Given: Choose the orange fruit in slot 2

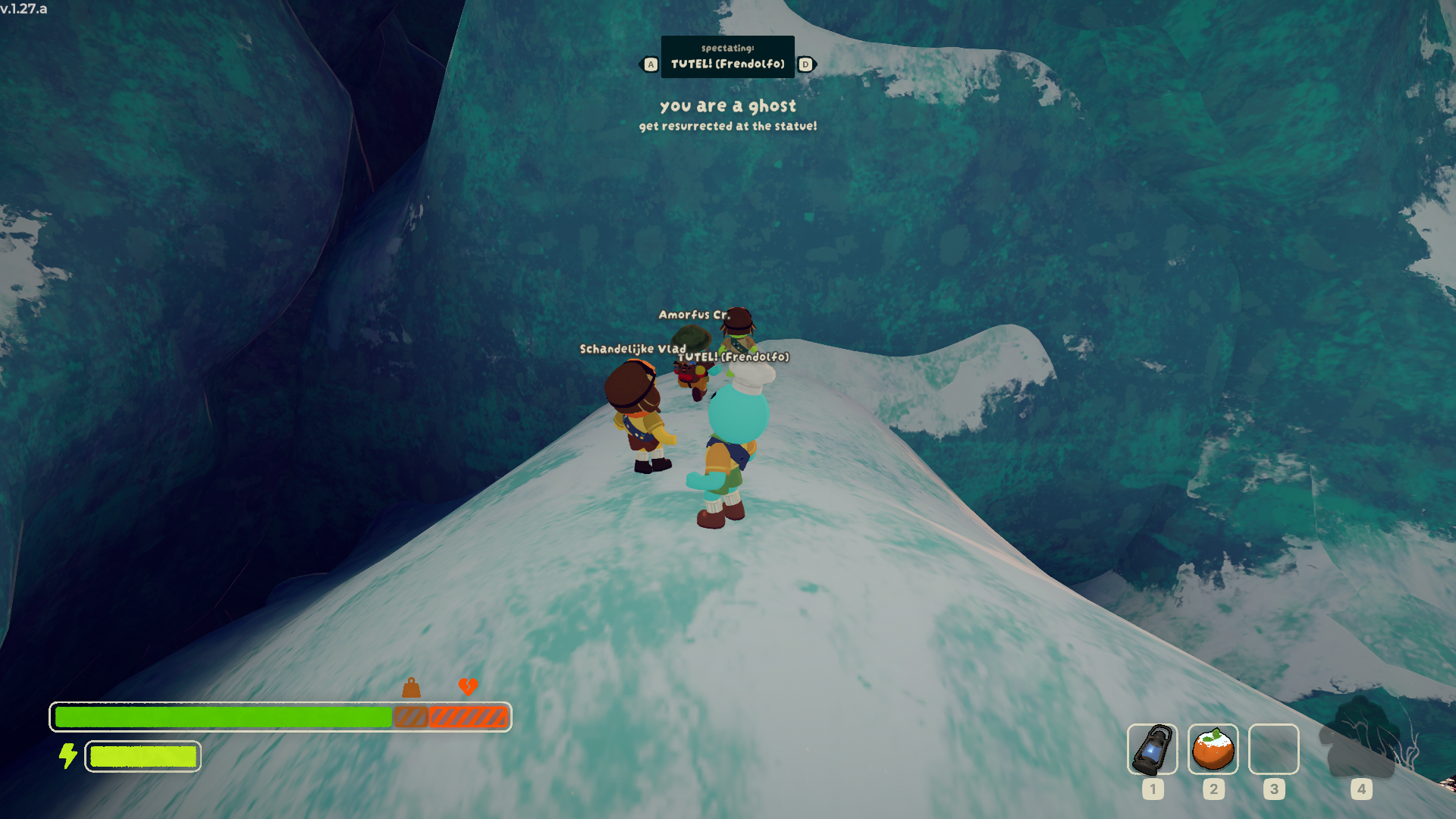Looking at the screenshot, I should 1213,749.
